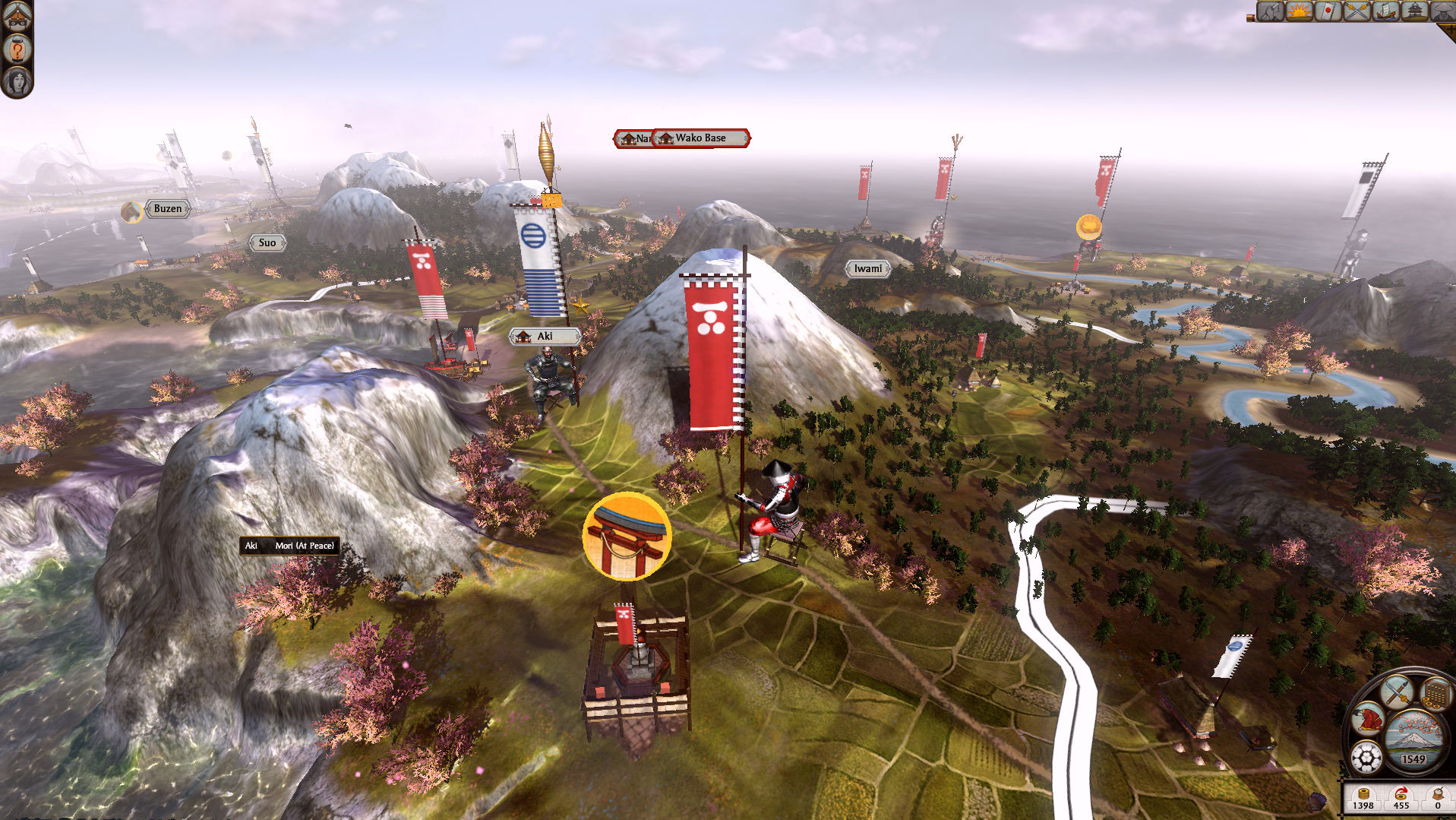Open the castle provinces list

click(1414, 11)
